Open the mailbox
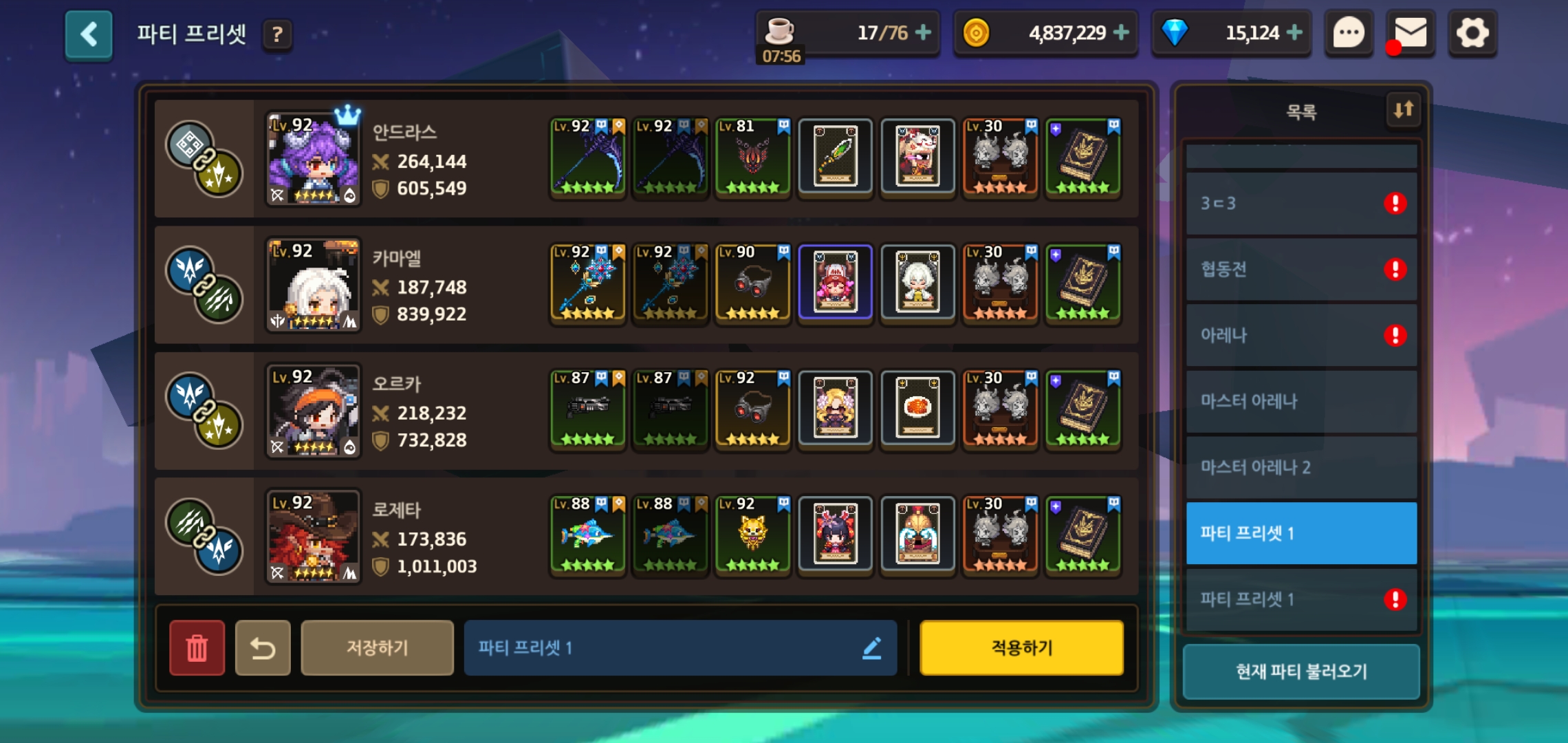 click(x=1410, y=32)
